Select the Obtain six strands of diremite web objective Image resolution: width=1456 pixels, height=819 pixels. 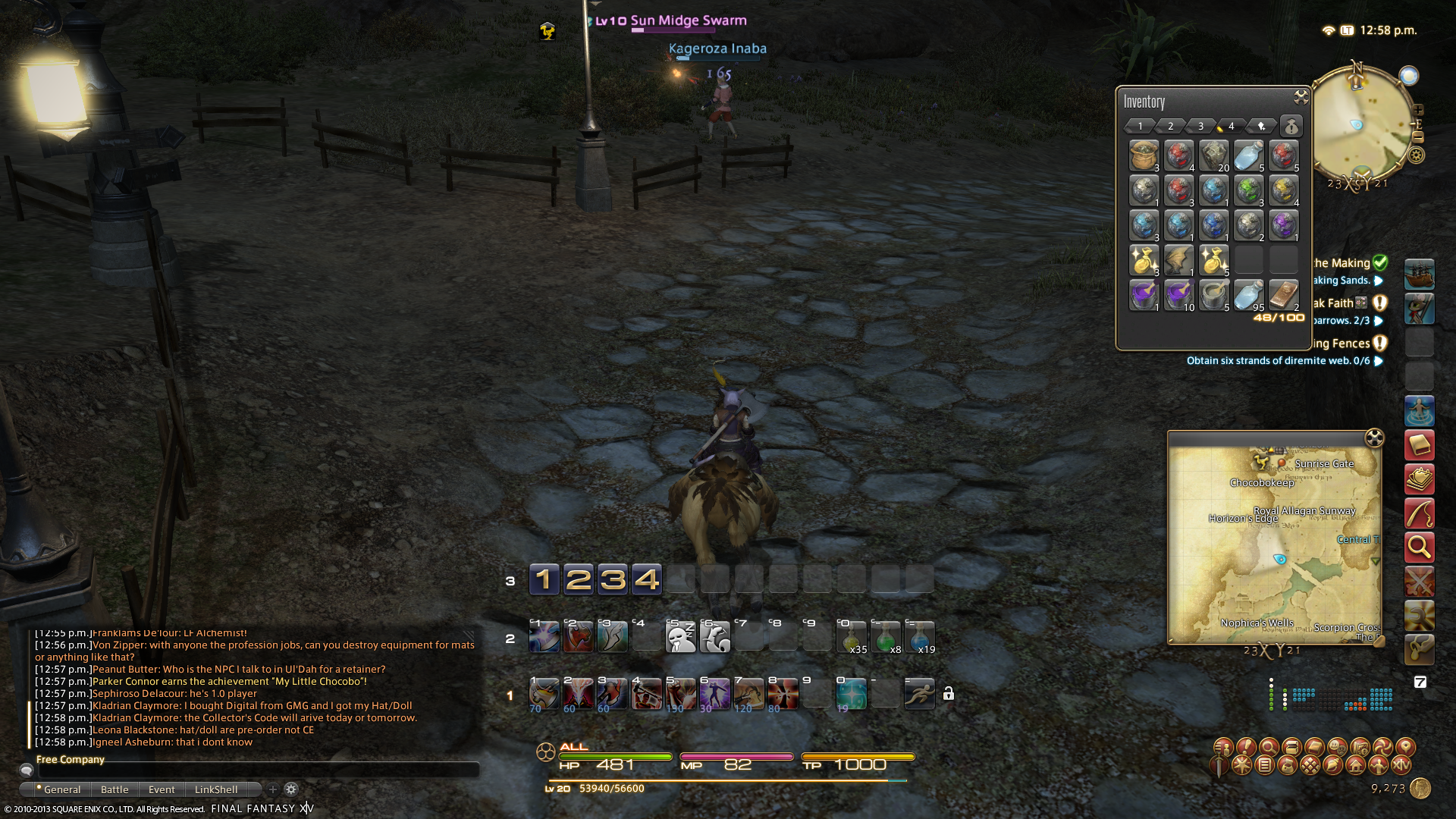[1278, 361]
